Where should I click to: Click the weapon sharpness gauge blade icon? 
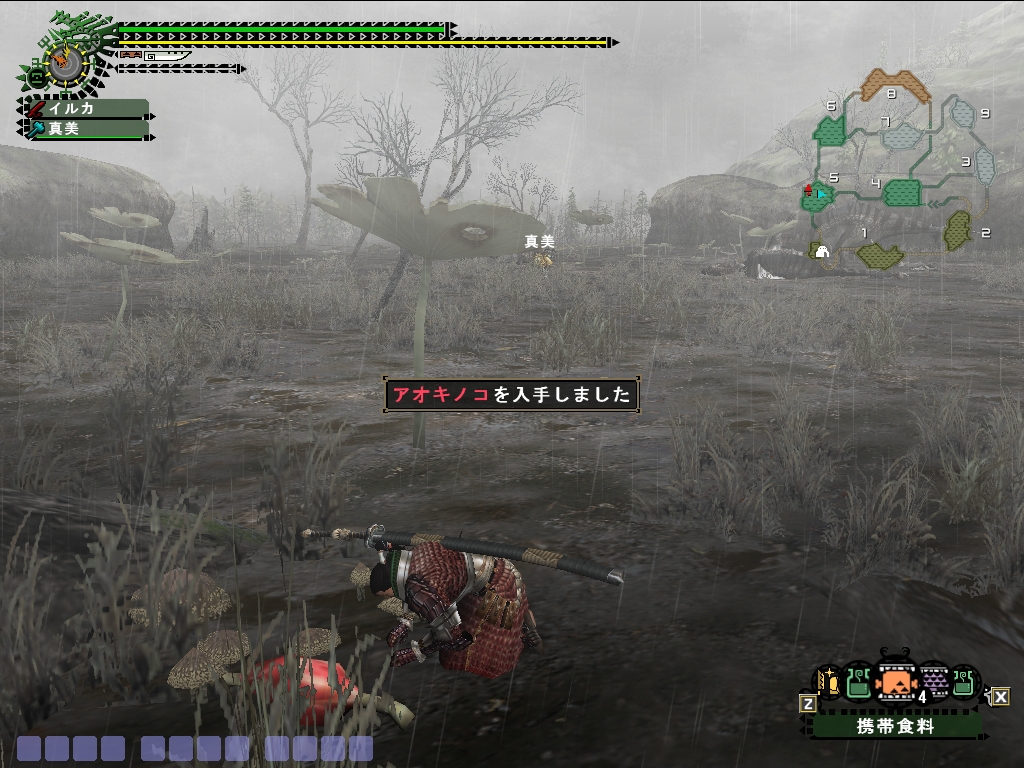click(166, 56)
